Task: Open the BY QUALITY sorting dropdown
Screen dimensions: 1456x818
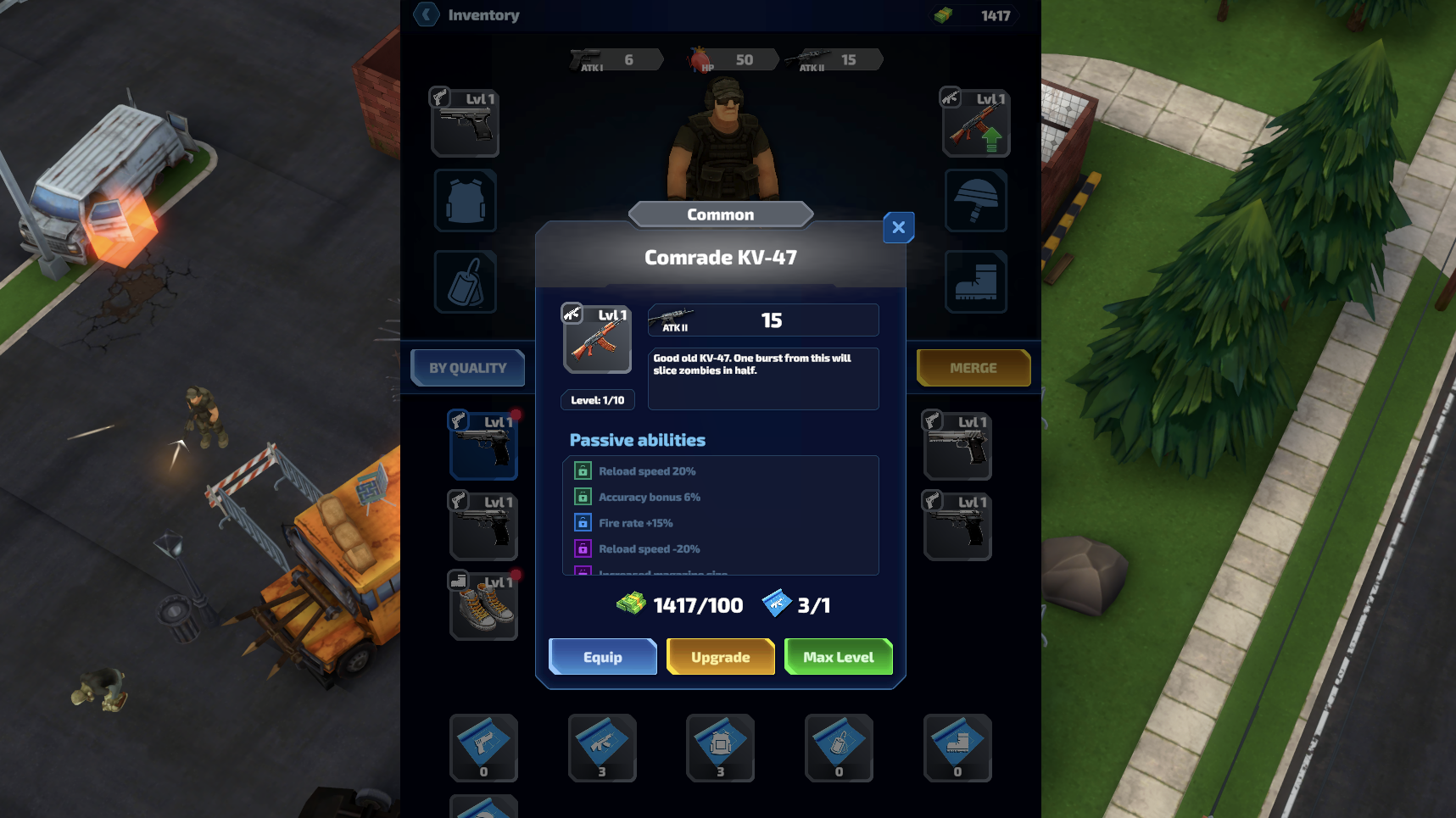Action: [x=467, y=367]
